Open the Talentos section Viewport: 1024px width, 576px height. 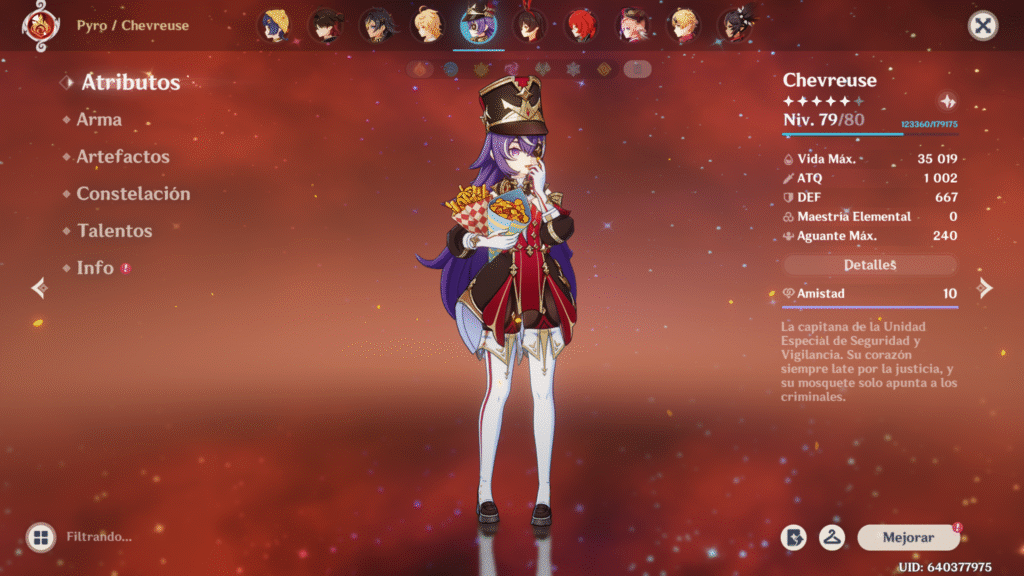pos(114,231)
